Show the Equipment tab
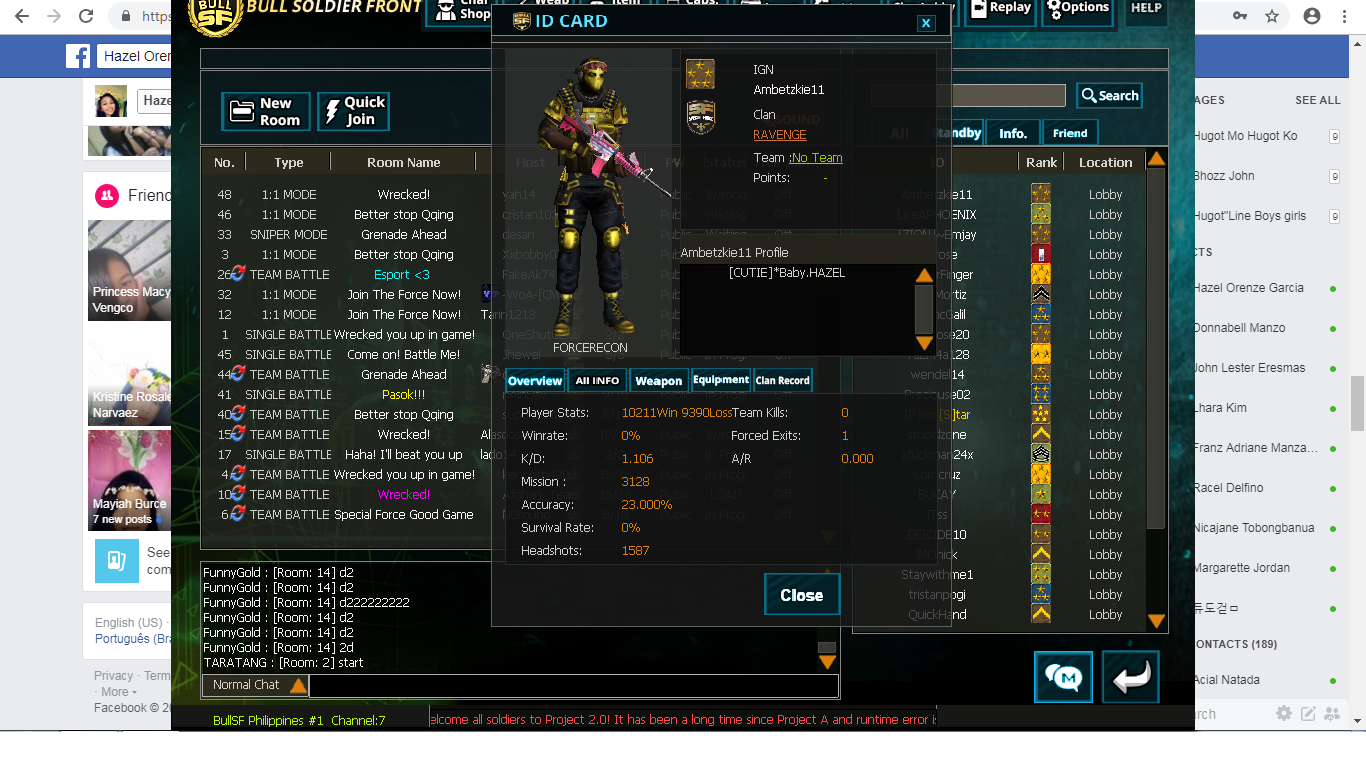 point(720,381)
